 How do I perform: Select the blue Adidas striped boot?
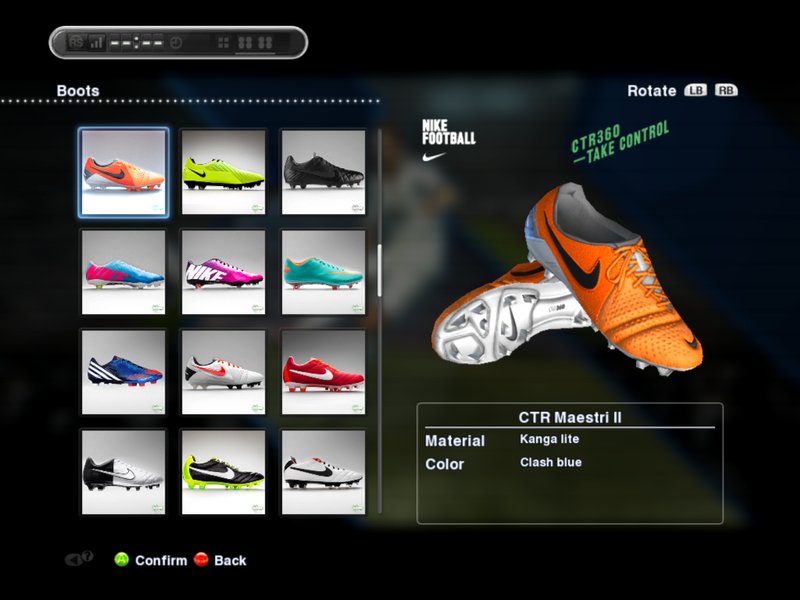[x=123, y=372]
